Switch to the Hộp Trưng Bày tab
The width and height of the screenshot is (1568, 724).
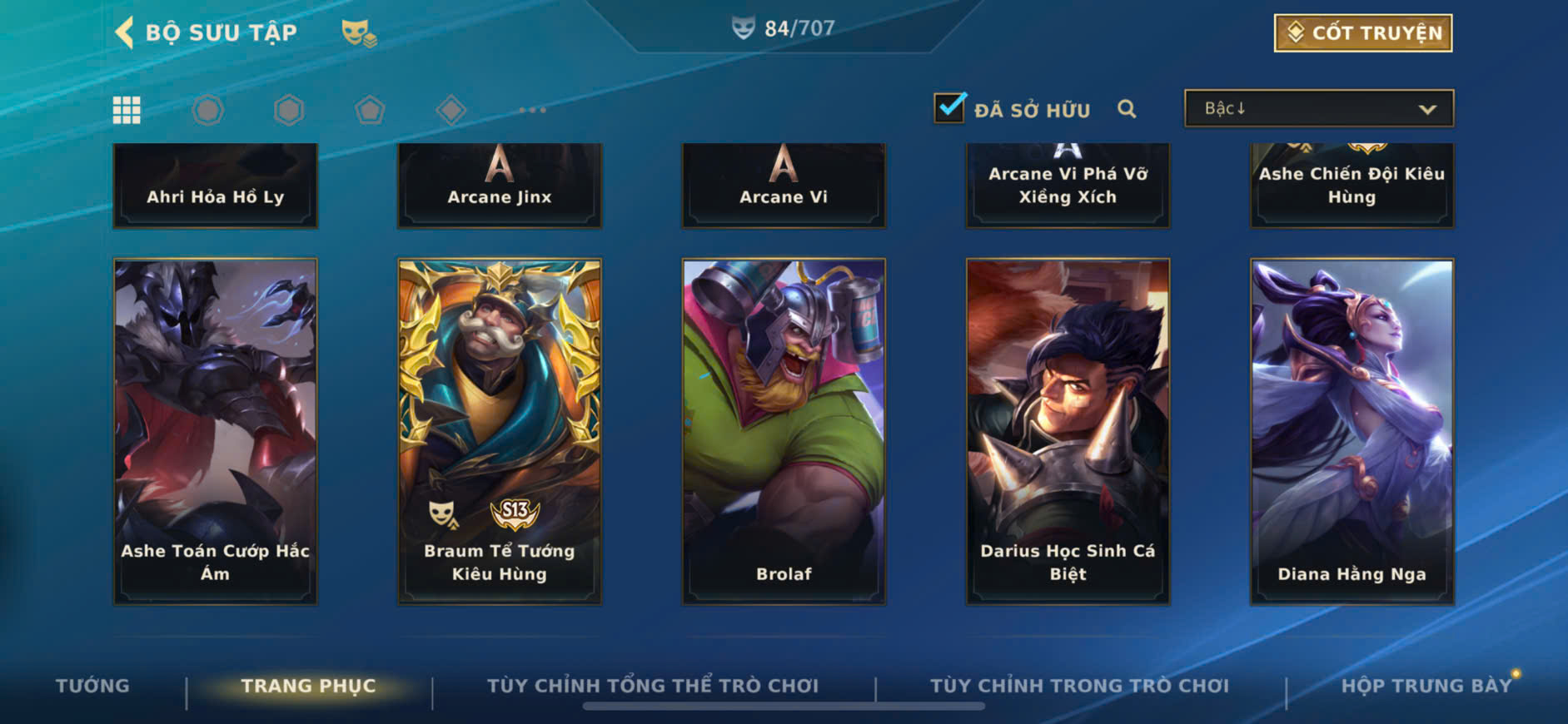[1426, 686]
